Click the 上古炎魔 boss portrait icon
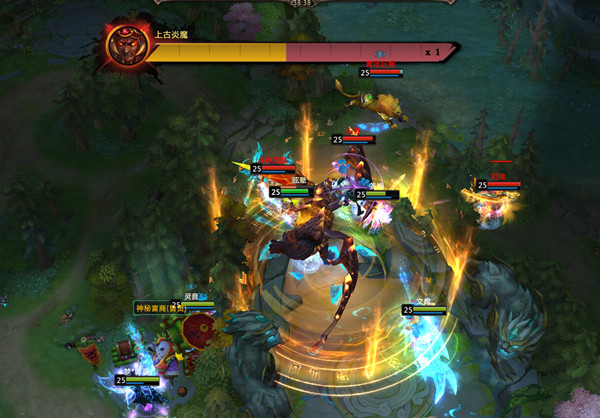Viewport: 600px width, 418px height. [x=126, y=43]
